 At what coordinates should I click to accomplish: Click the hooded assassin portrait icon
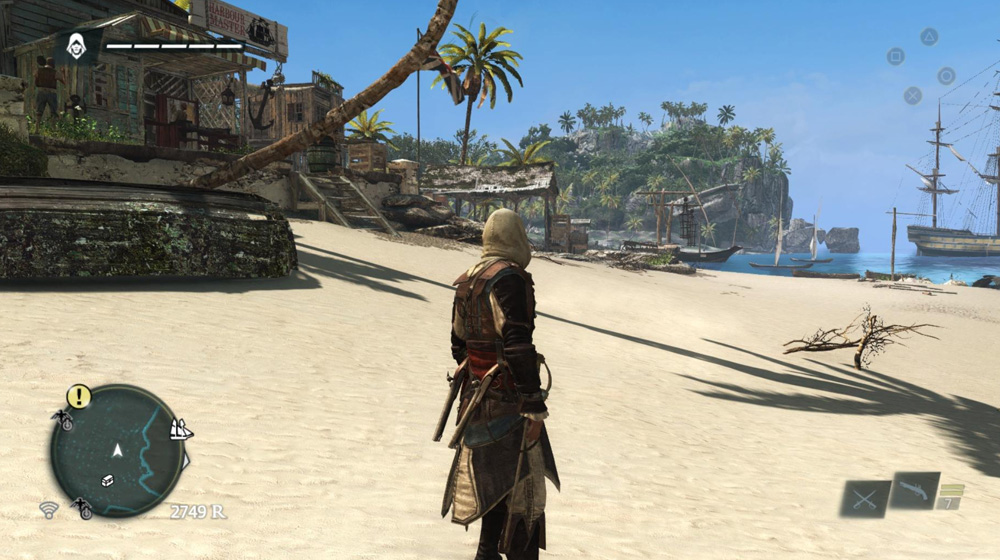click(x=77, y=45)
